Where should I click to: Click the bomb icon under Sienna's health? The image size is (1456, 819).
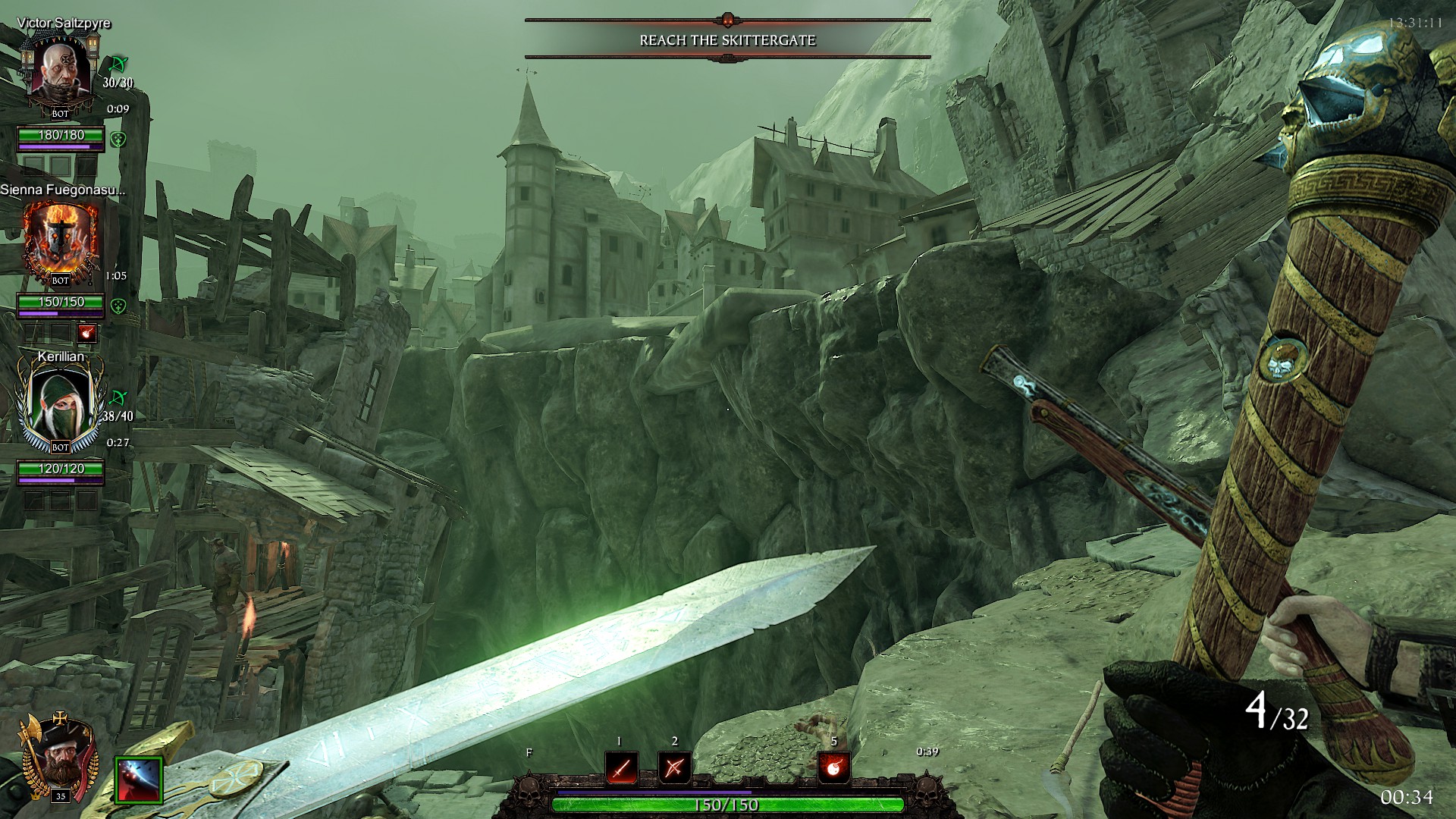(x=87, y=333)
